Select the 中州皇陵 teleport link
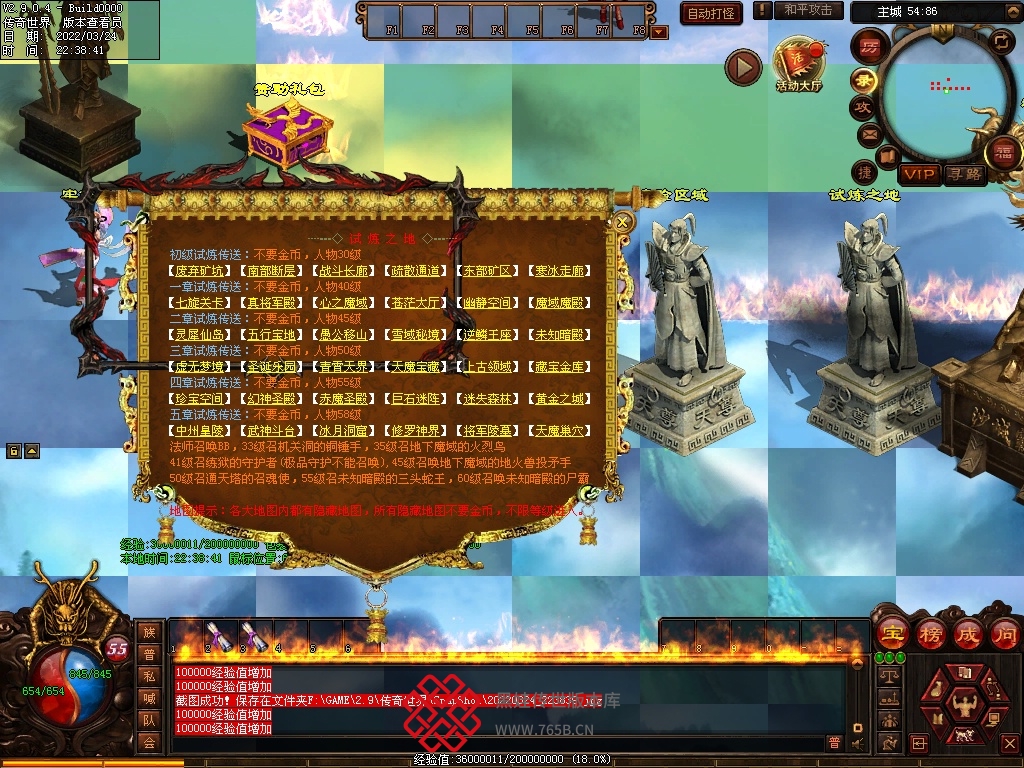This screenshot has height=768, width=1024. 198,430
